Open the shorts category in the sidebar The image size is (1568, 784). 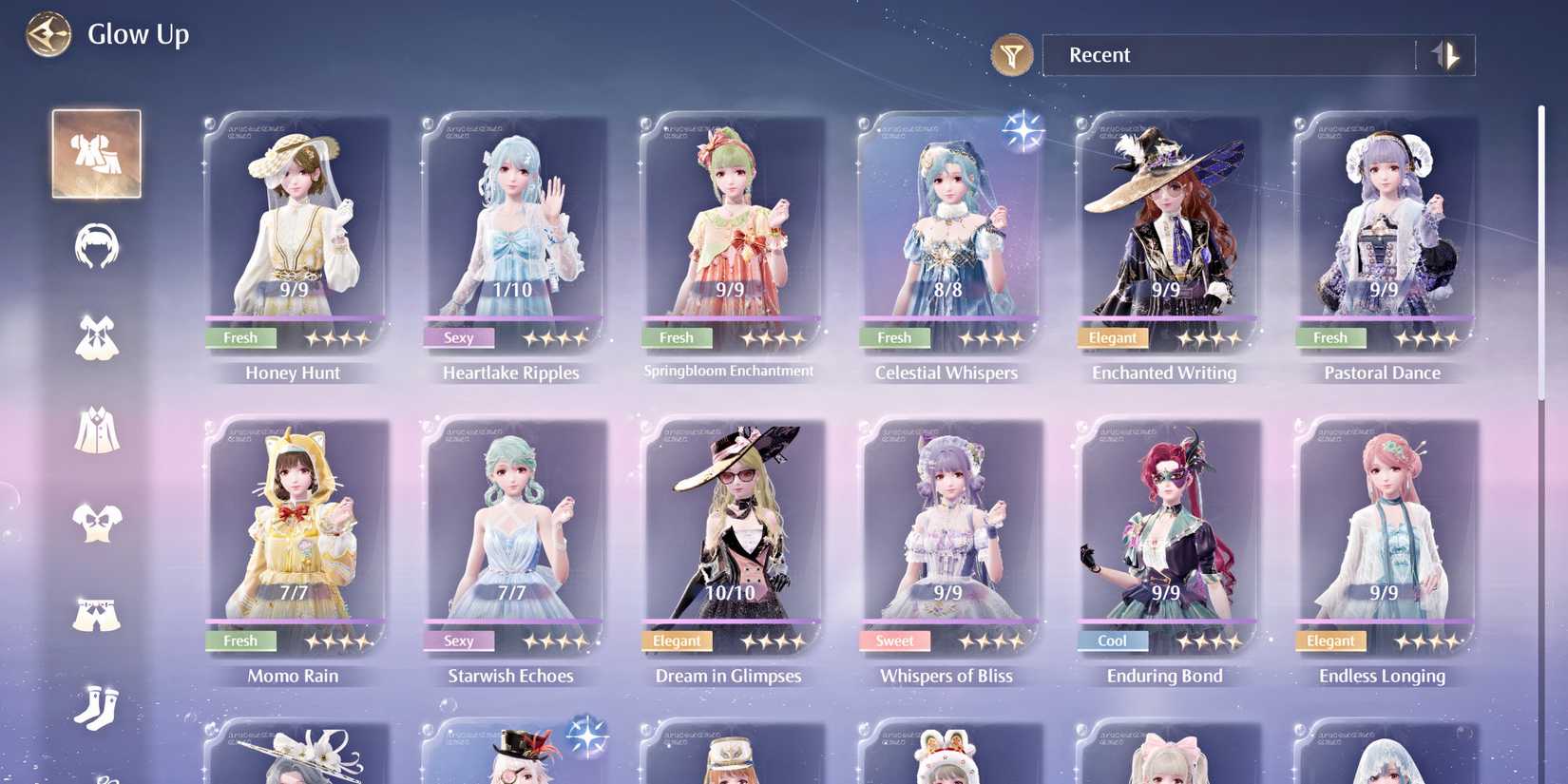click(x=95, y=615)
